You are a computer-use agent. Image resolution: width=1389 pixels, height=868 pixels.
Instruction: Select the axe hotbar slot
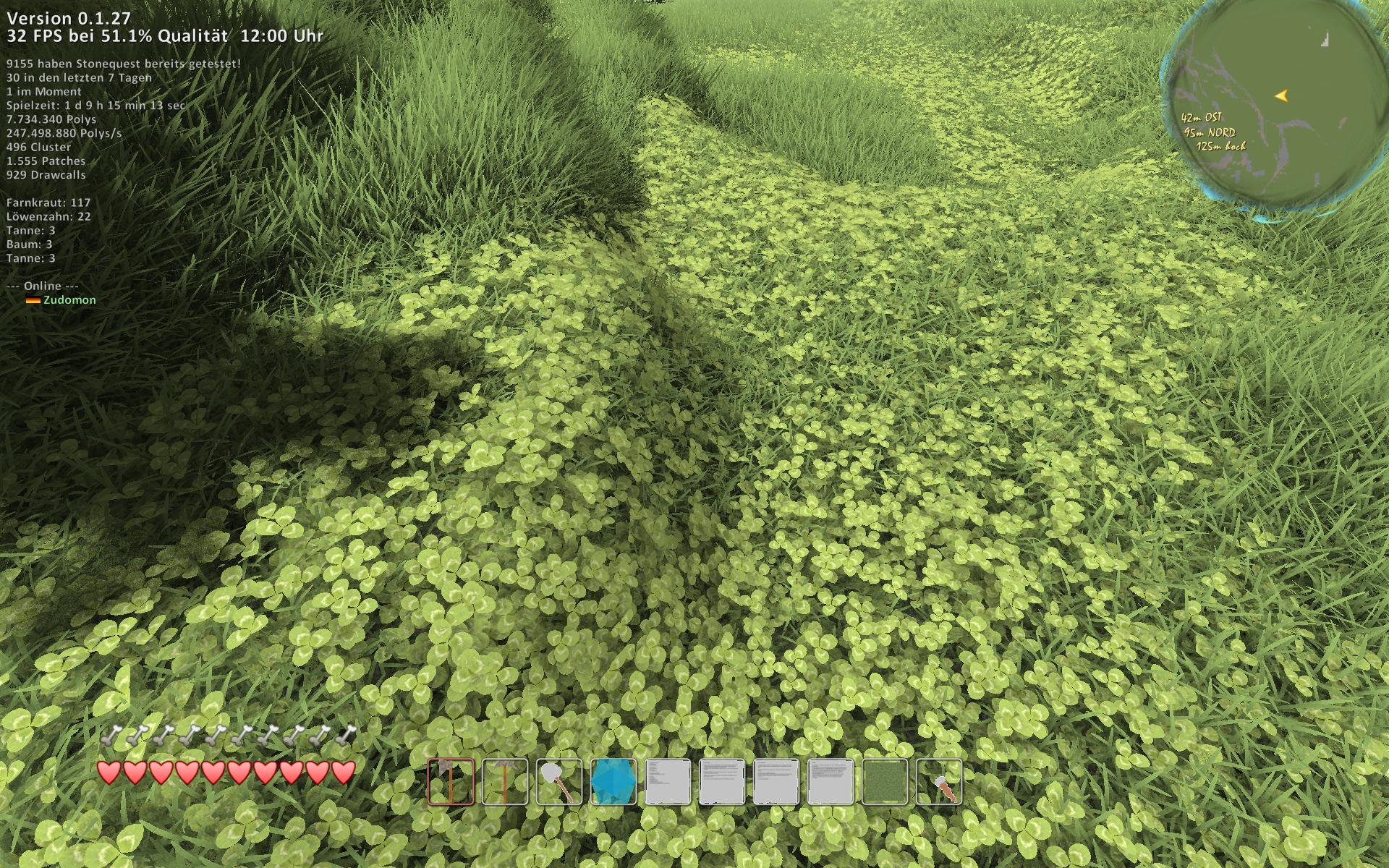tap(451, 782)
